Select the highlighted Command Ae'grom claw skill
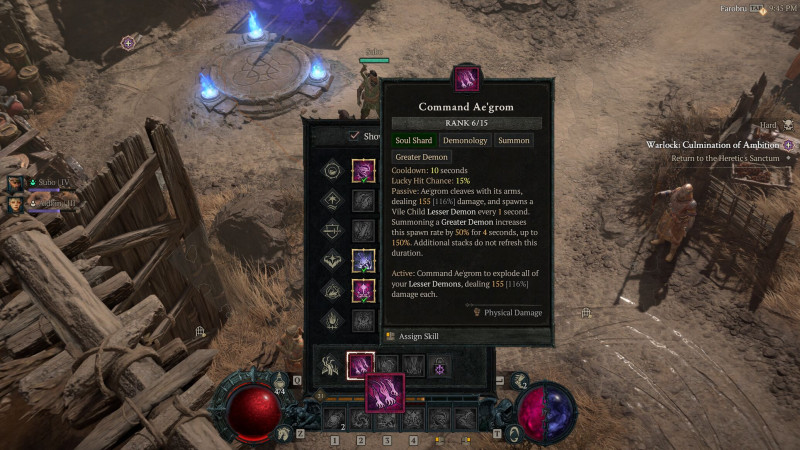Image resolution: width=800 pixels, height=450 pixels. point(360,365)
